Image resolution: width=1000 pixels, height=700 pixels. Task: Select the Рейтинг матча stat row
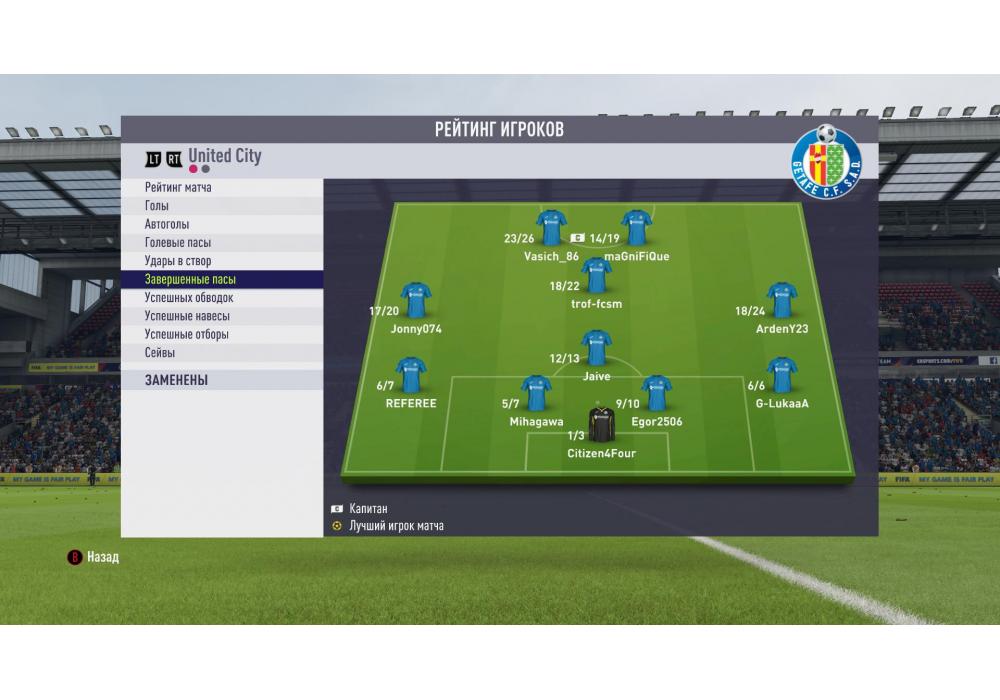pyautogui.click(x=222, y=188)
